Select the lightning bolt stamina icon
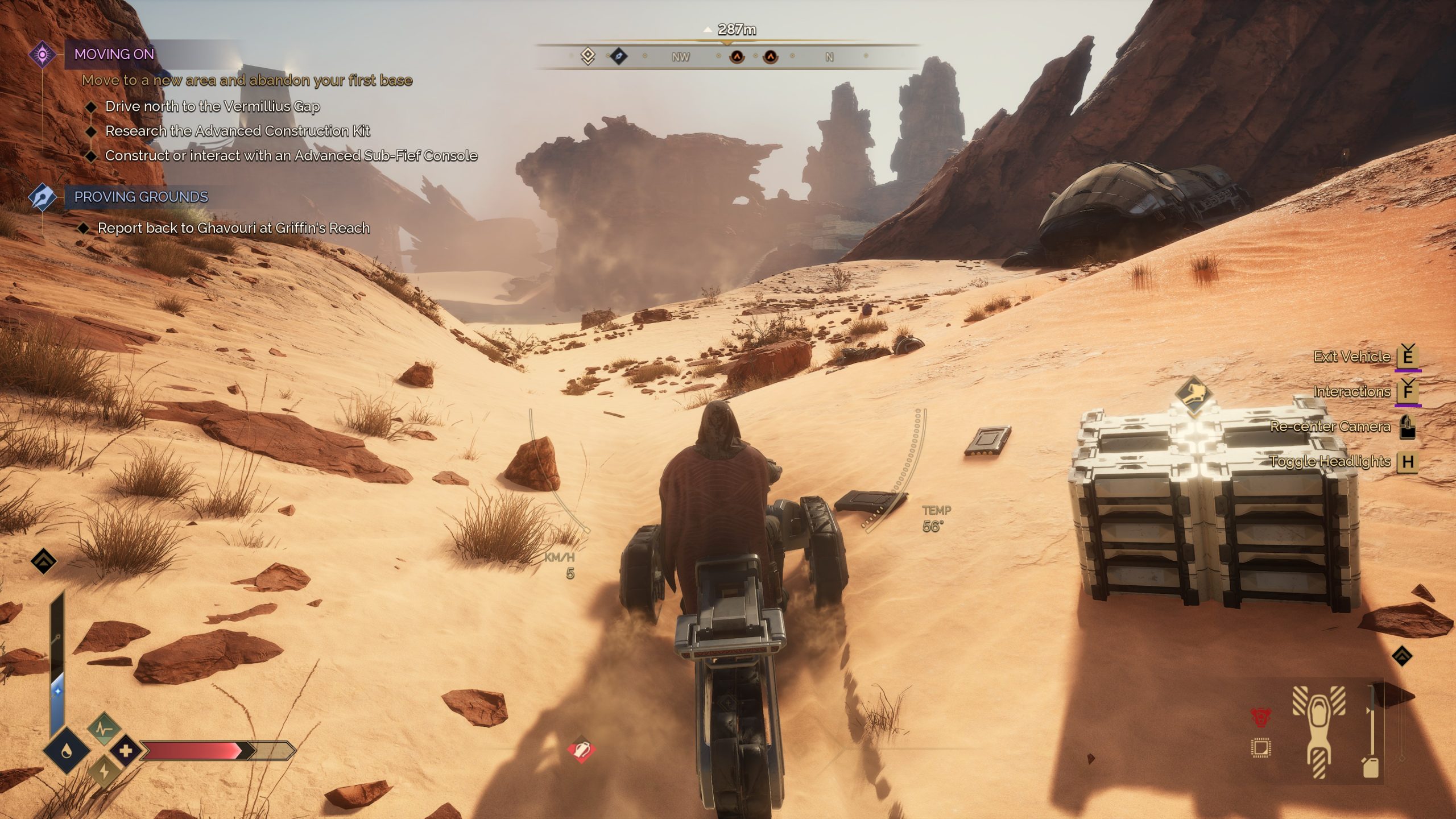The image size is (1456, 819). (104, 772)
